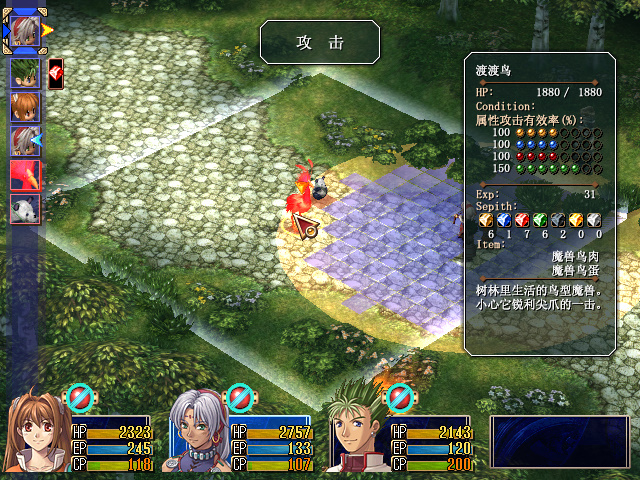Choose the brown-haired girl's turn order portrait

pos(24,106)
